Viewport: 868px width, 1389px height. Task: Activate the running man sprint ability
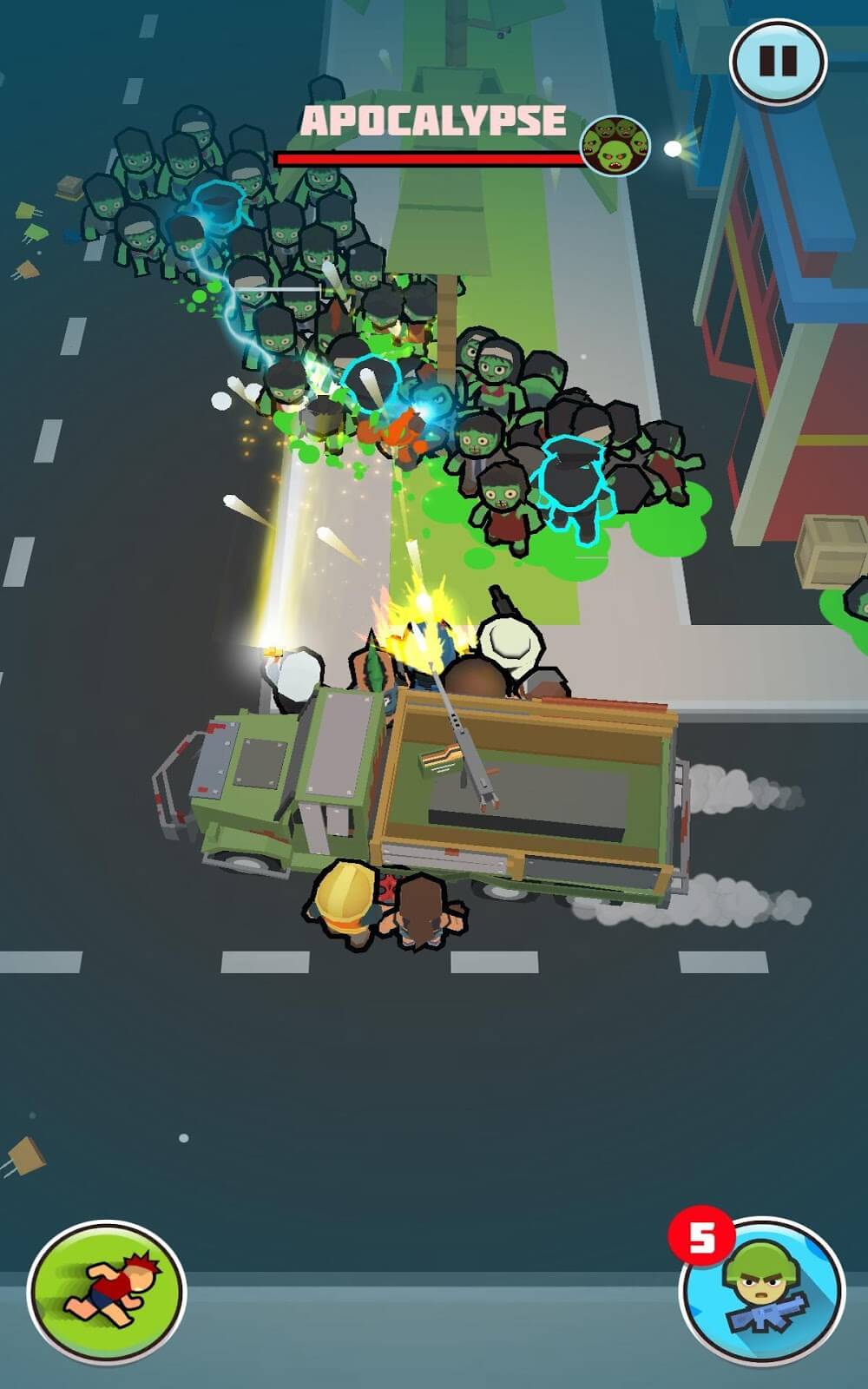tap(107, 1292)
